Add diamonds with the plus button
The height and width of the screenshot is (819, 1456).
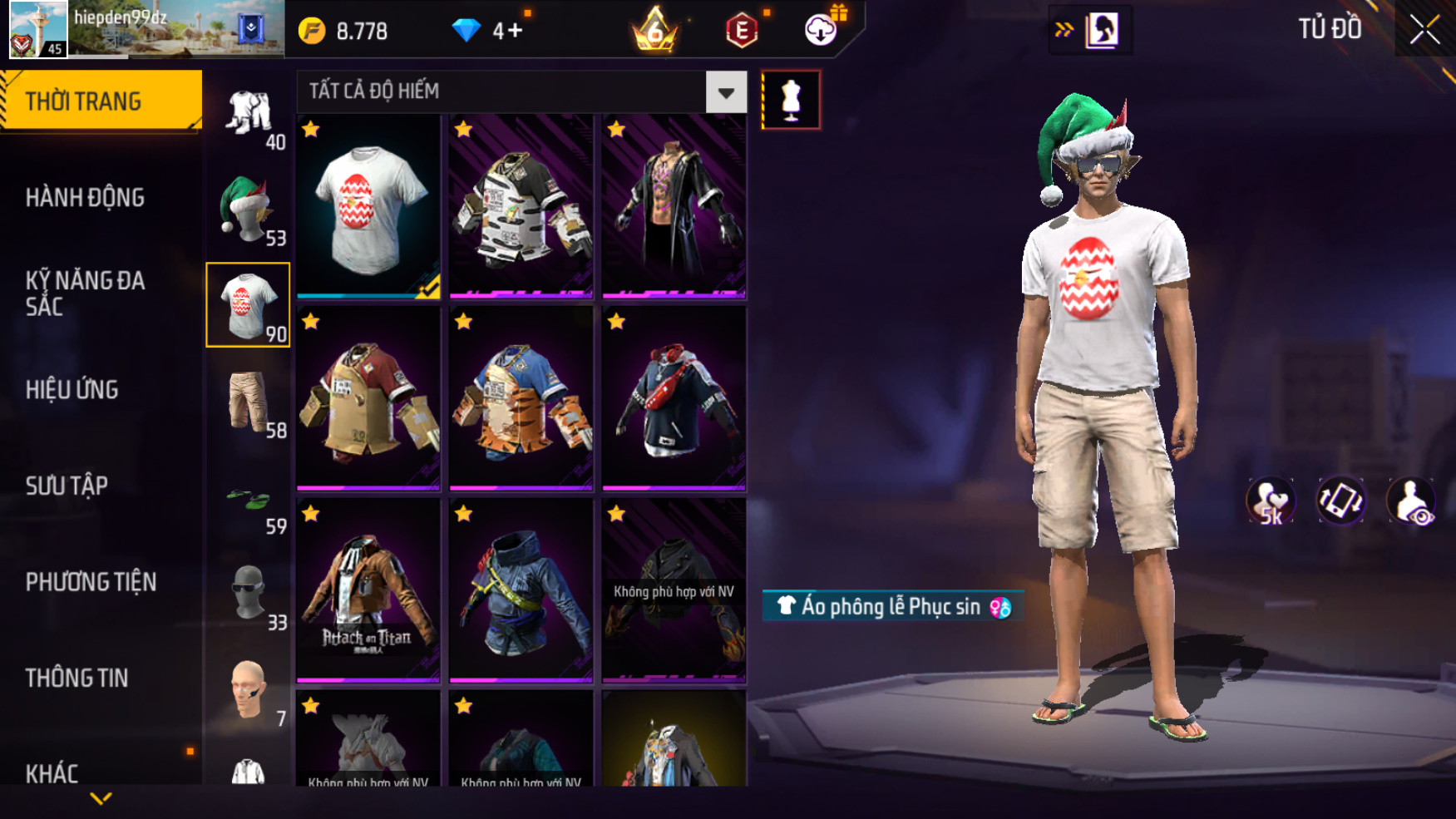[516, 31]
